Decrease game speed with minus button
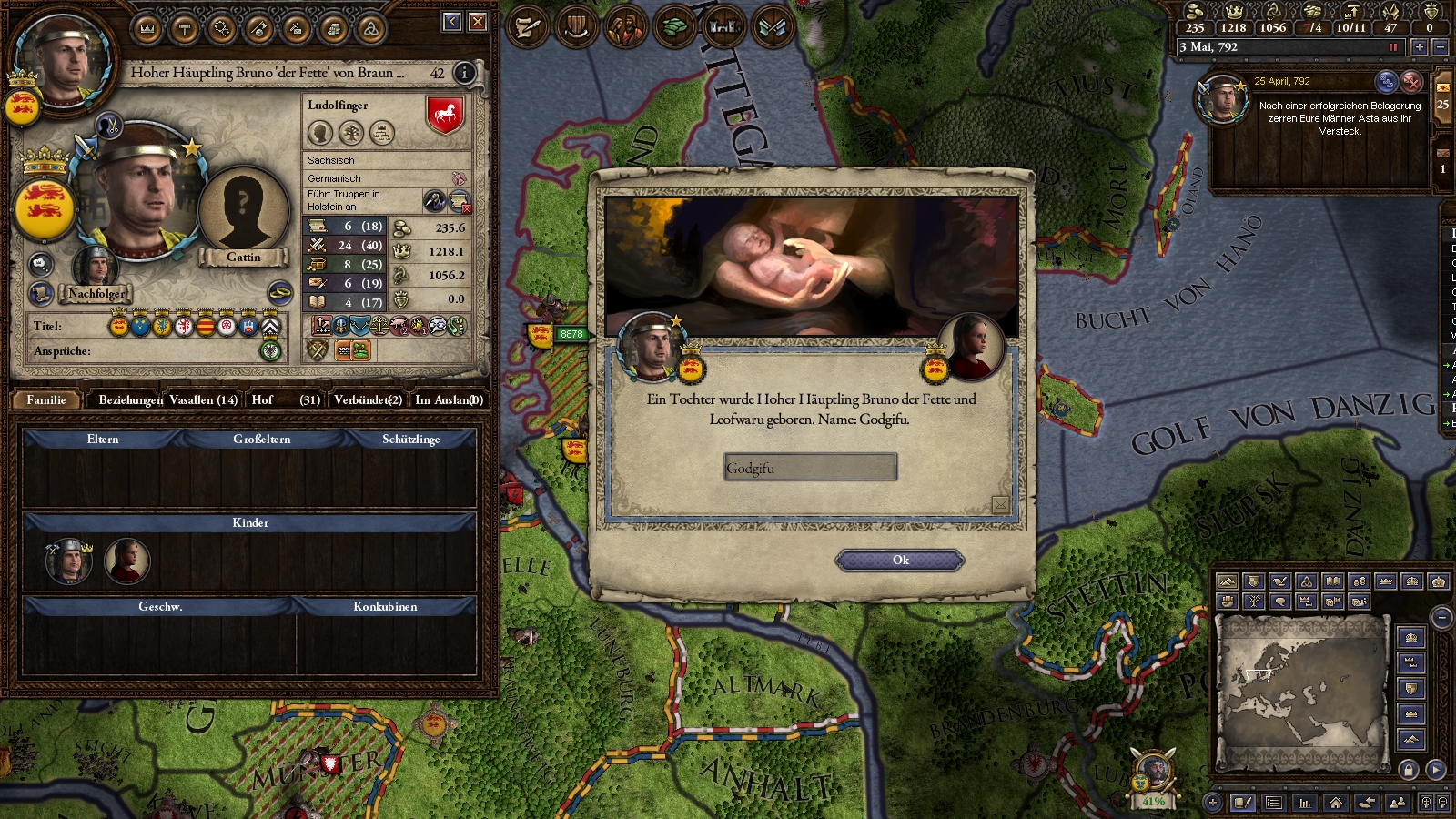 point(1440,46)
